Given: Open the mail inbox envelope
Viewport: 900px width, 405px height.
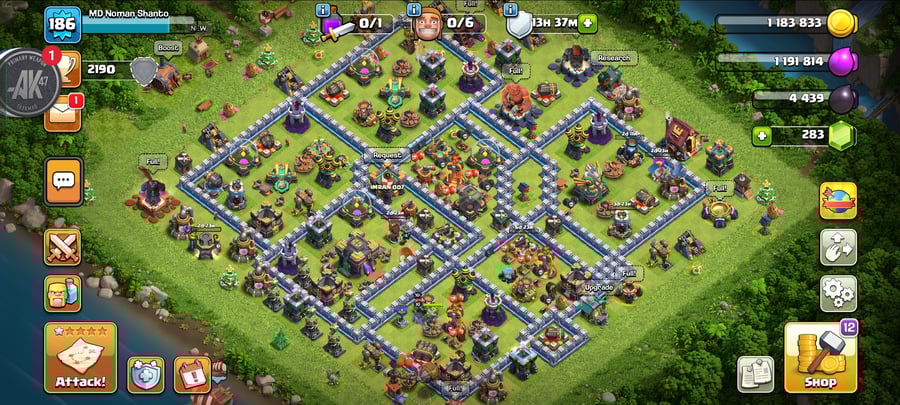Looking at the screenshot, I should 62,113.
